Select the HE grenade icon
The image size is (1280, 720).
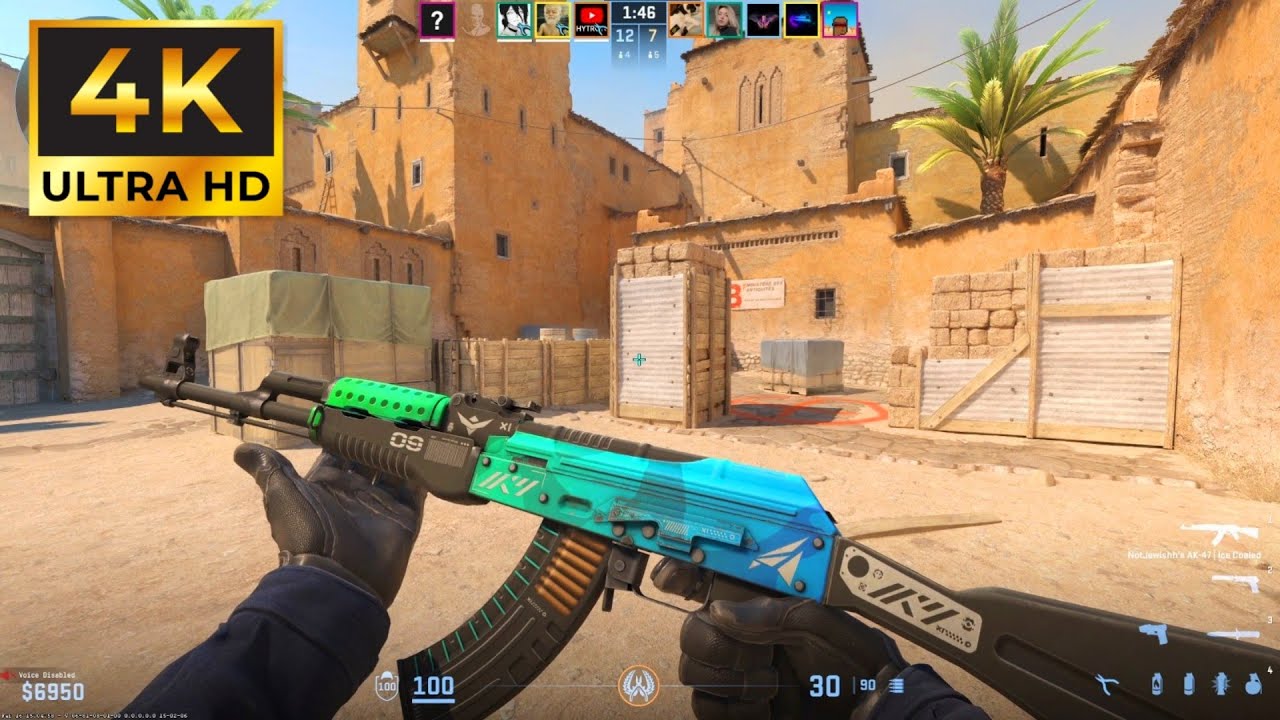(1253, 685)
